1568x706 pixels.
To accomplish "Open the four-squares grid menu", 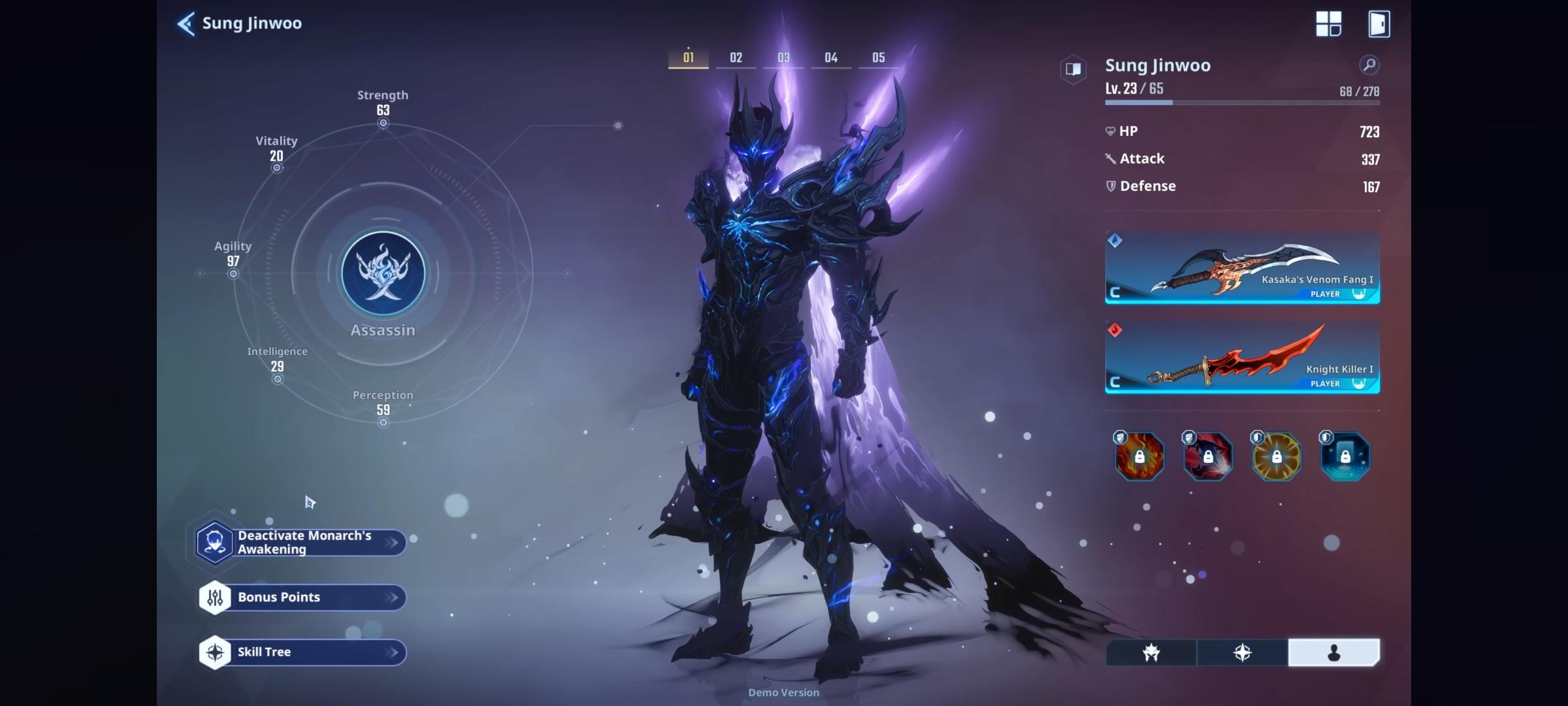I will coord(1328,24).
